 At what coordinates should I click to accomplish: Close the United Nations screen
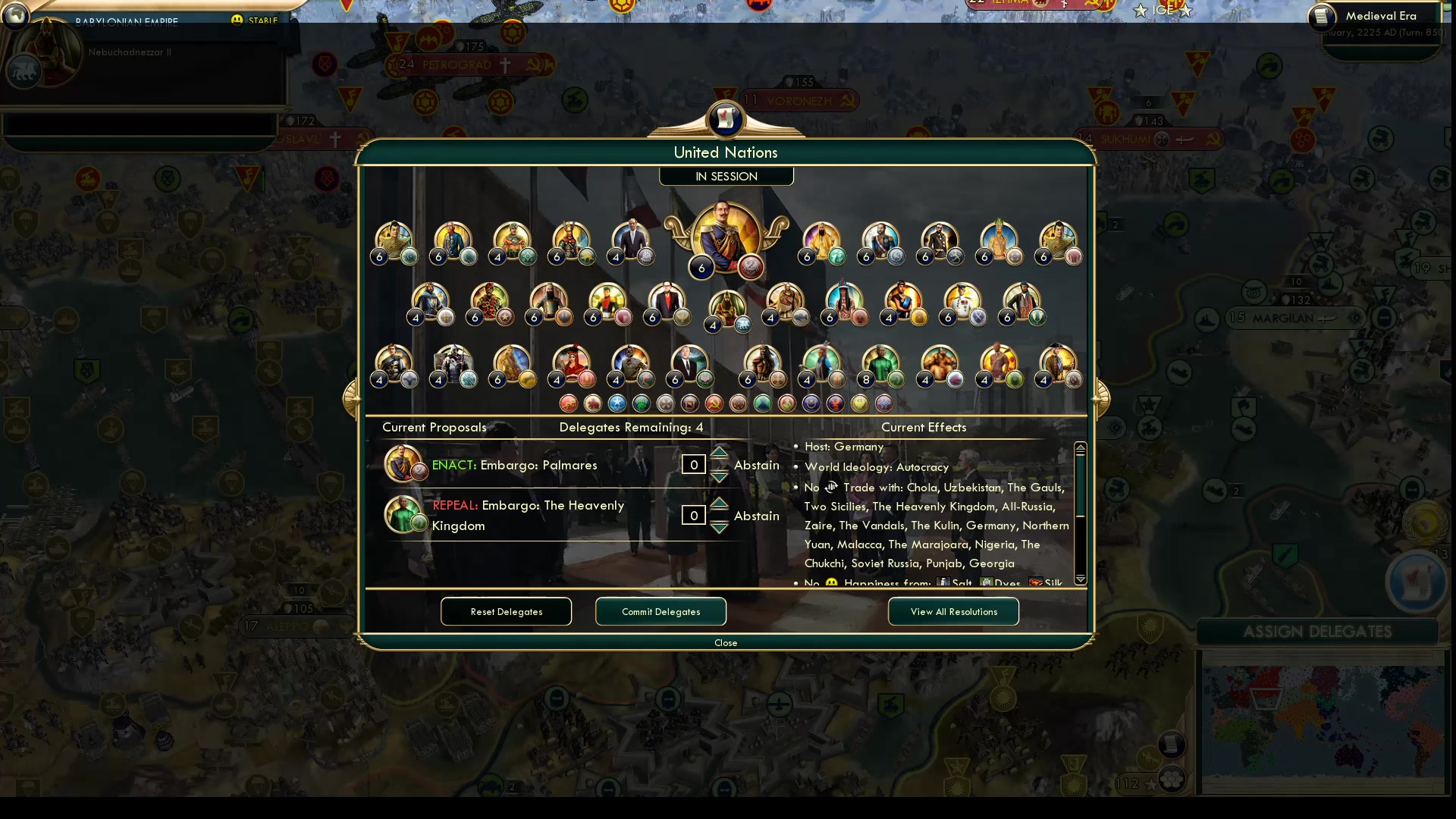click(725, 642)
